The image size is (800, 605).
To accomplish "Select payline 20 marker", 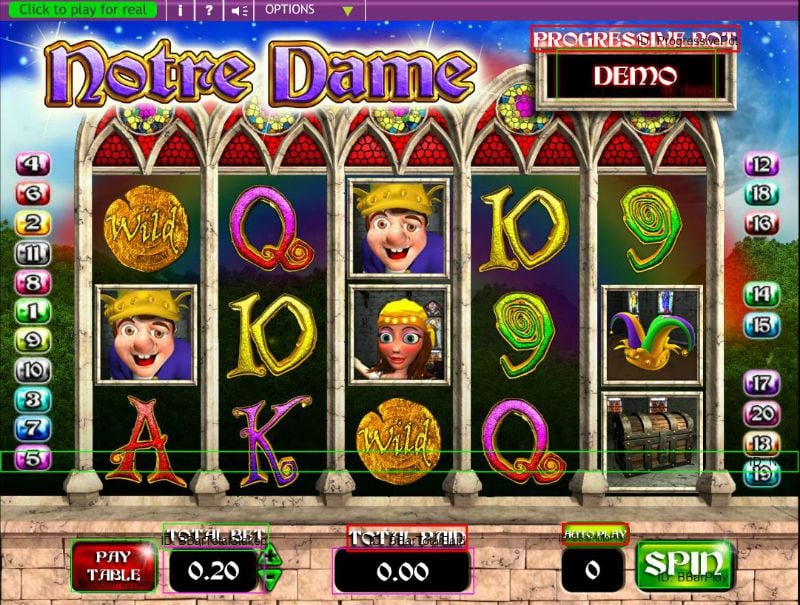I will pos(761,413).
